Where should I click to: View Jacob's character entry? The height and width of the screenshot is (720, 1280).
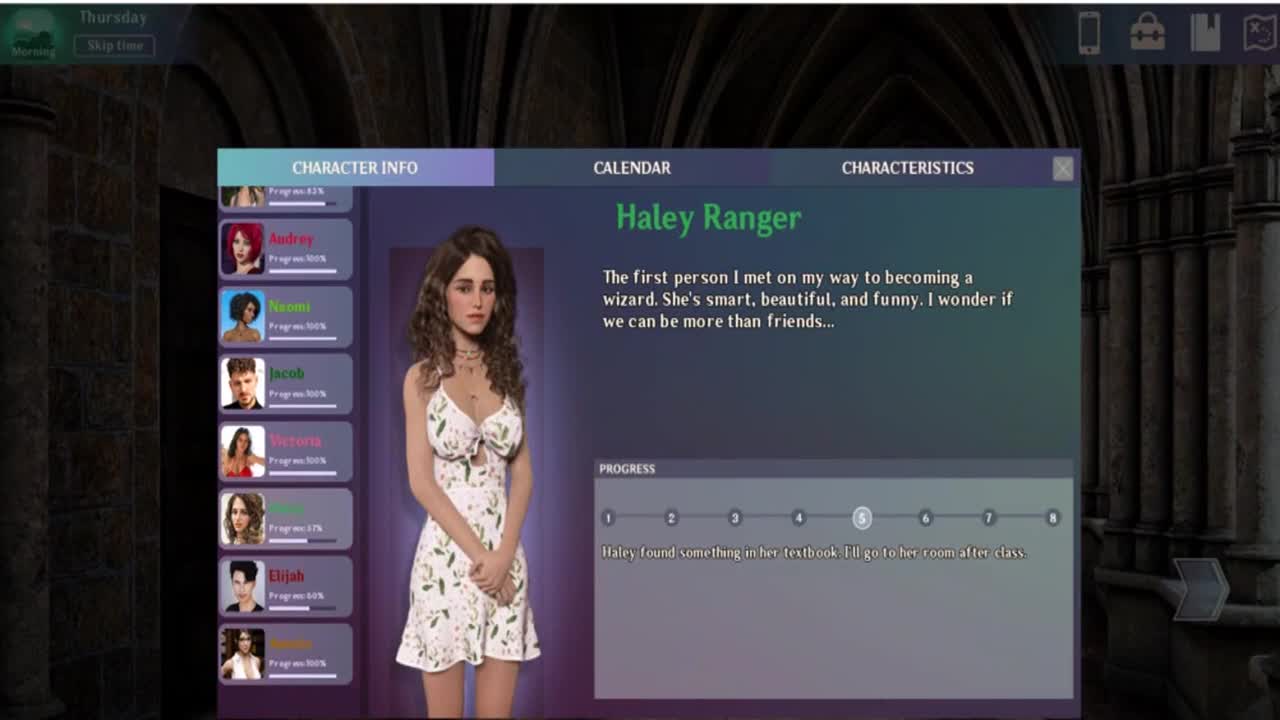point(286,383)
